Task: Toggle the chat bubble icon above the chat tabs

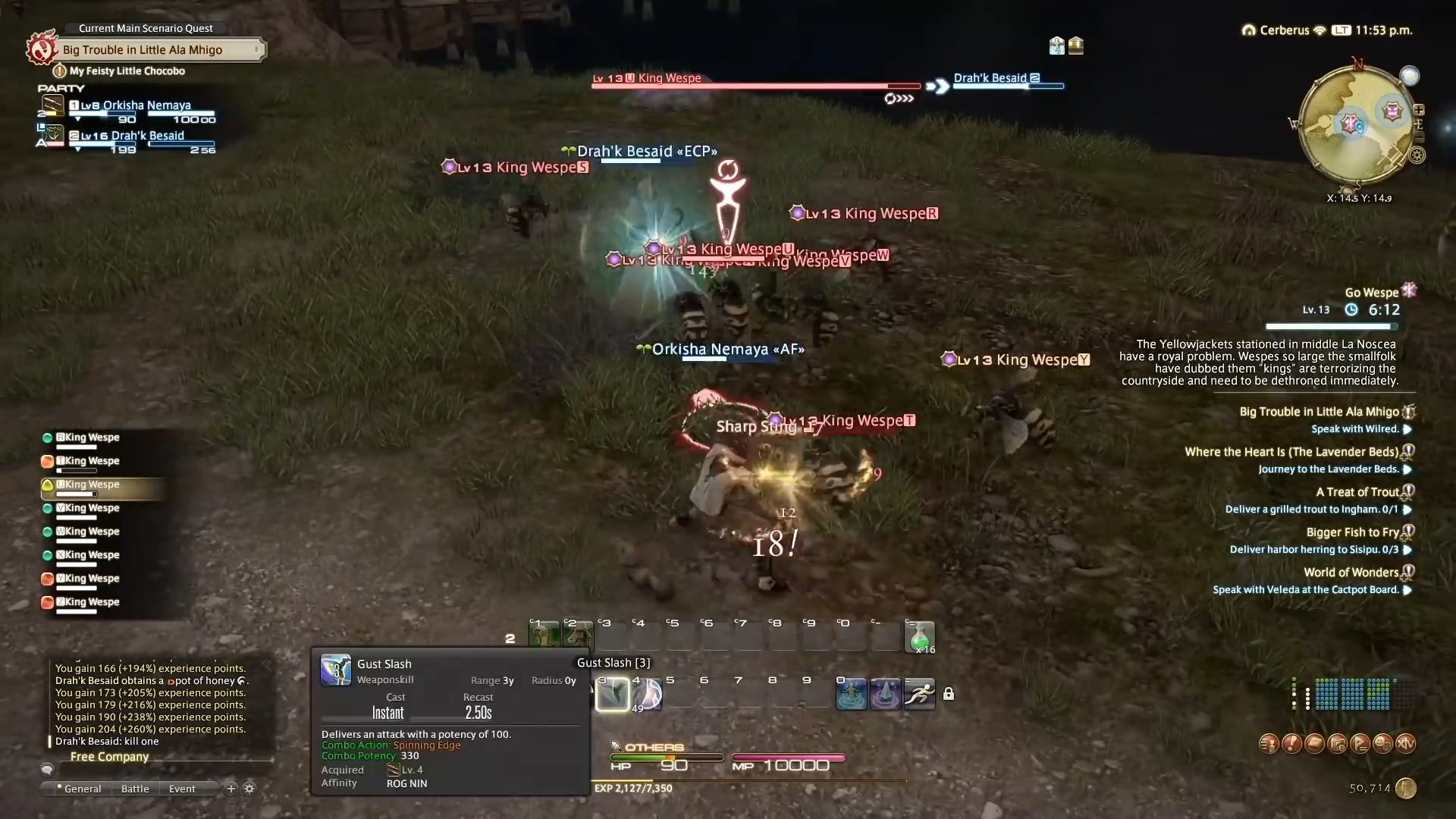Action: point(48,769)
